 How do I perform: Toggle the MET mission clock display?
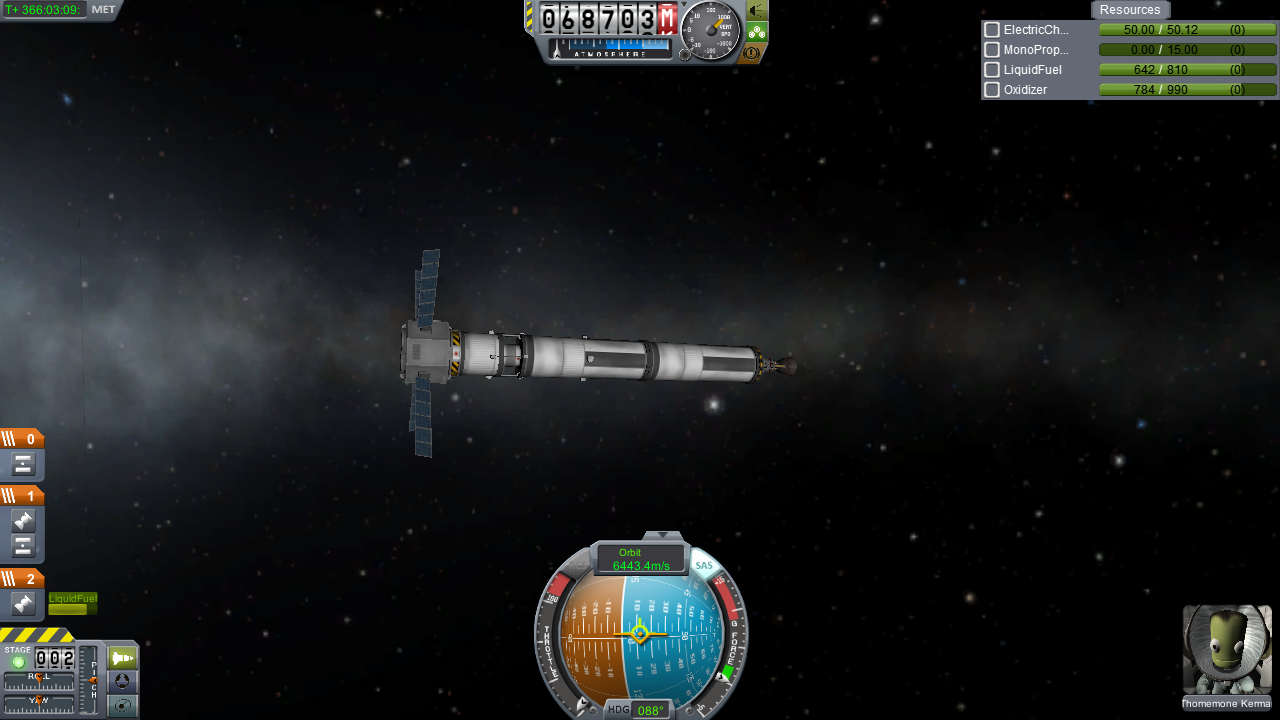(104, 9)
